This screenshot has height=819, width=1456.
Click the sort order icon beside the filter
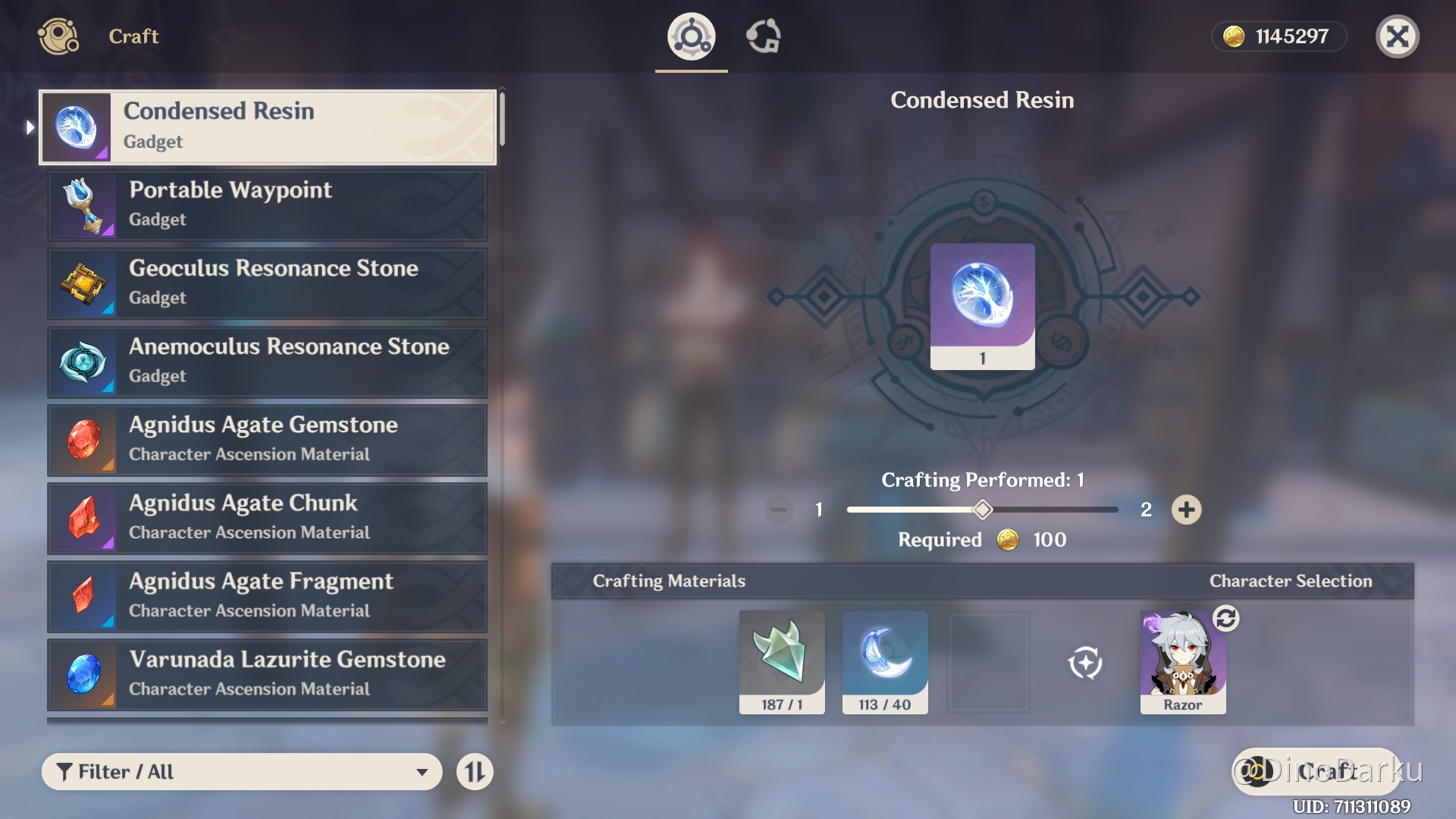click(x=475, y=771)
